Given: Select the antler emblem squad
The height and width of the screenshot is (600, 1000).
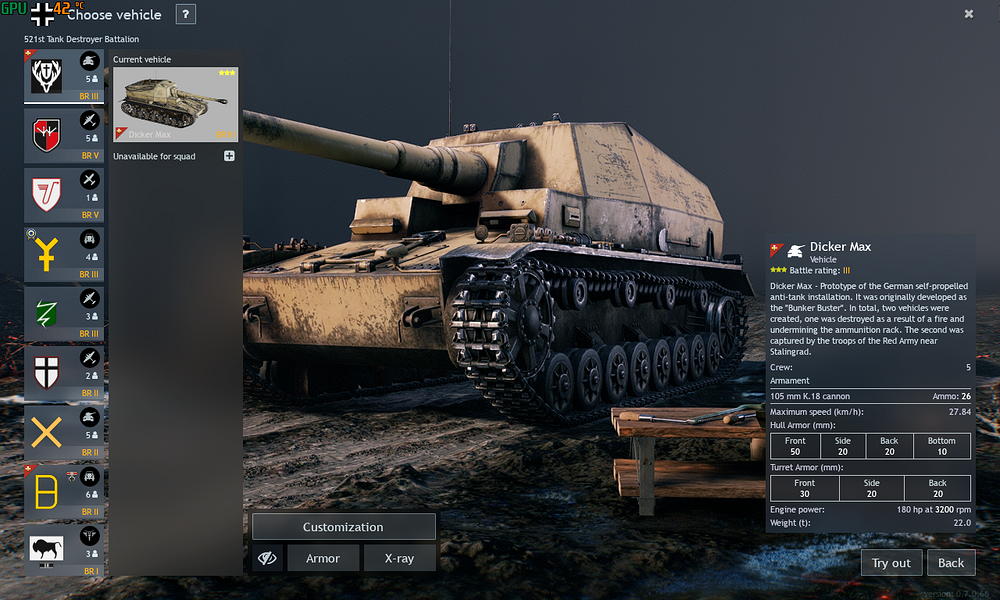Looking at the screenshot, I should pyautogui.click(x=64, y=76).
